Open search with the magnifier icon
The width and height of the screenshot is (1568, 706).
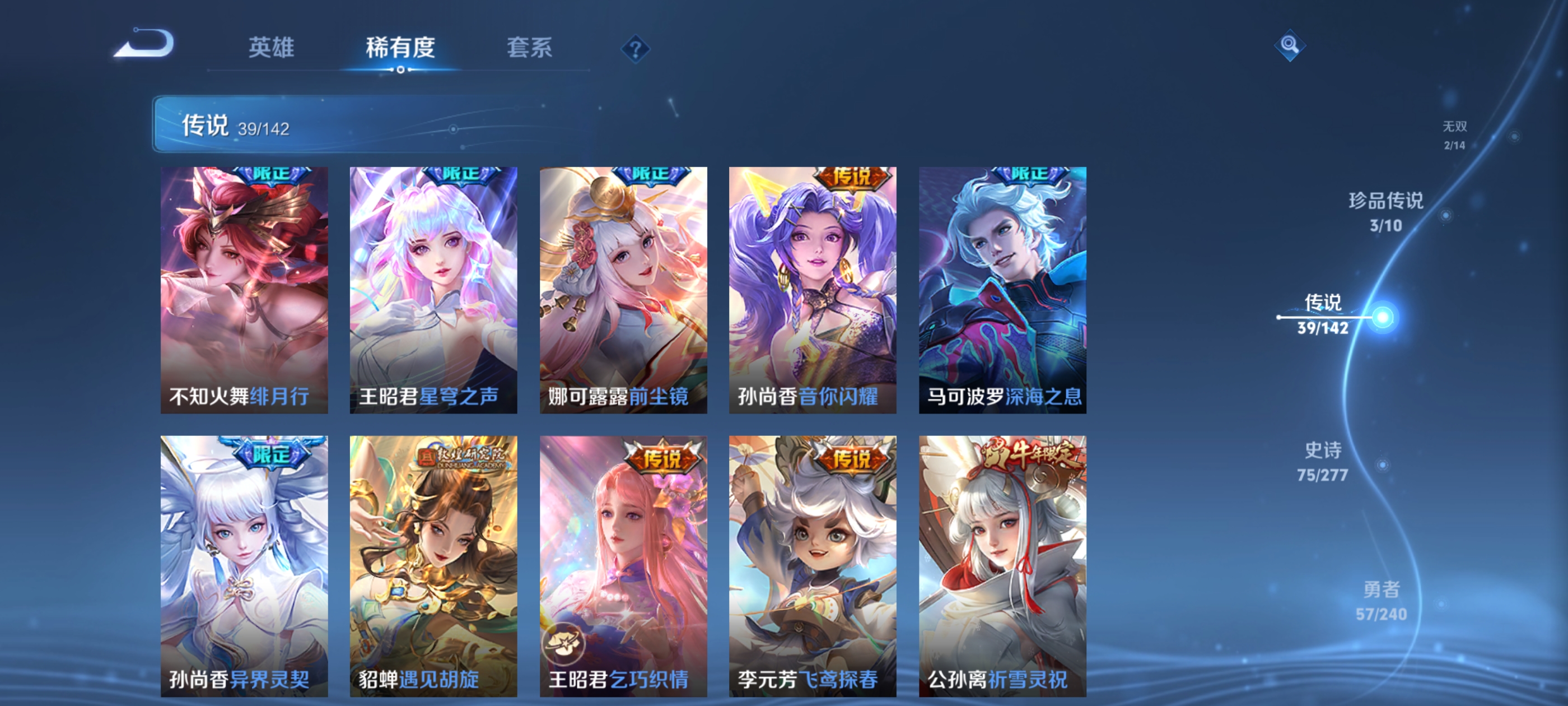pos(1290,44)
